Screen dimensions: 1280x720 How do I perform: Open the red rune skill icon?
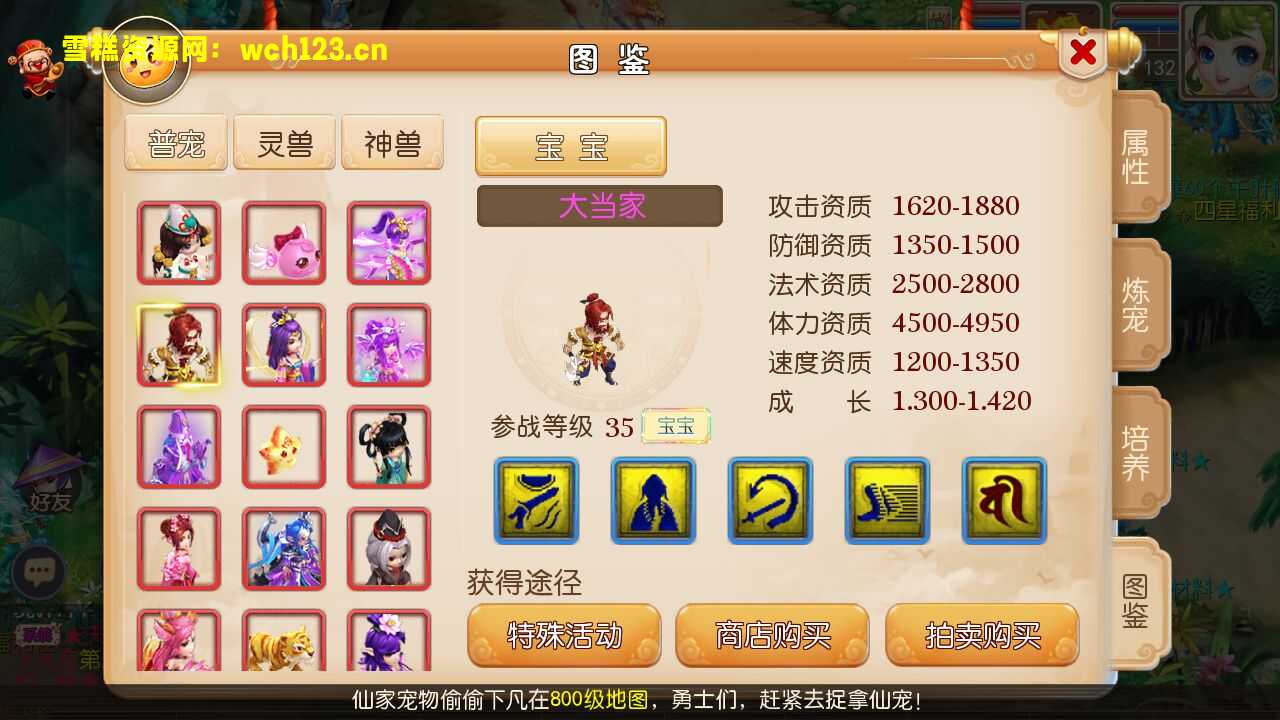[x=1003, y=501]
